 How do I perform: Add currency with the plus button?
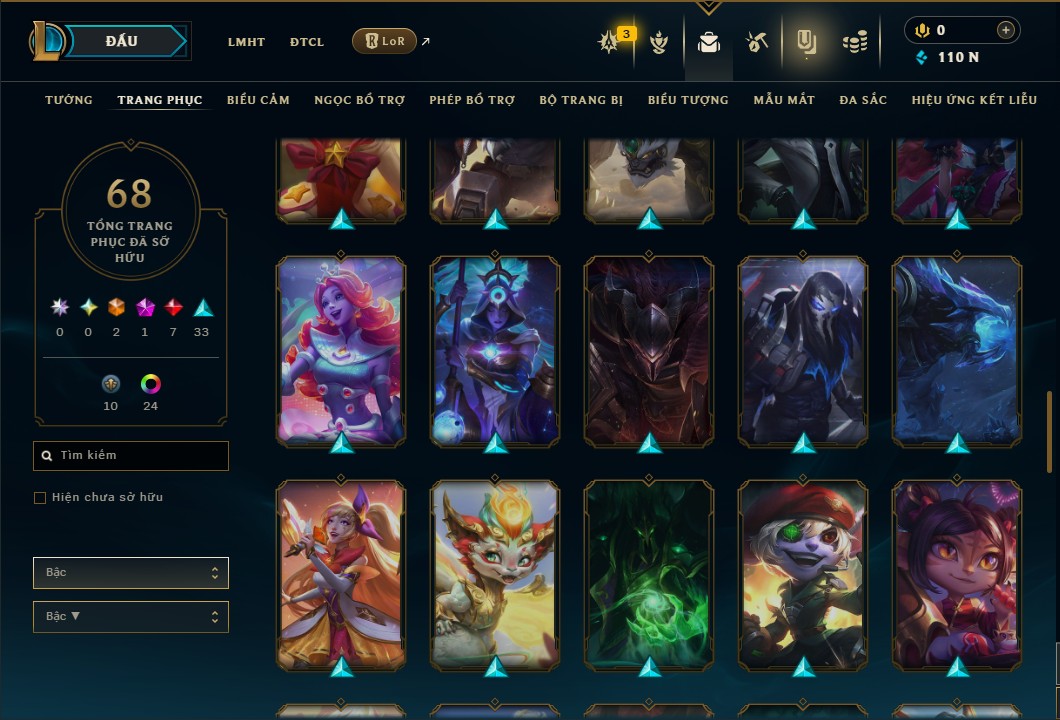(x=1005, y=30)
